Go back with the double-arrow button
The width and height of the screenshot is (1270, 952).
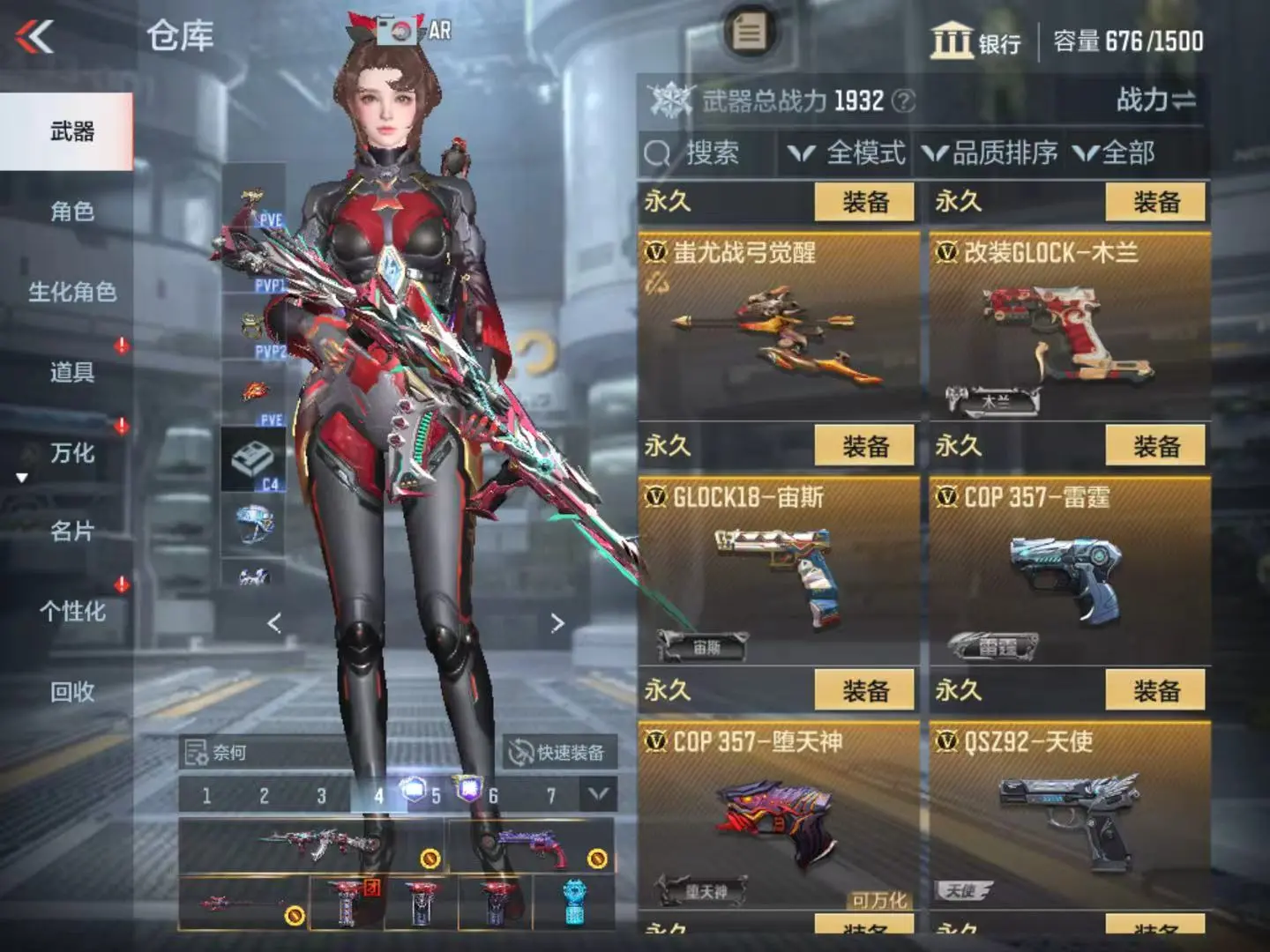pos(35,37)
